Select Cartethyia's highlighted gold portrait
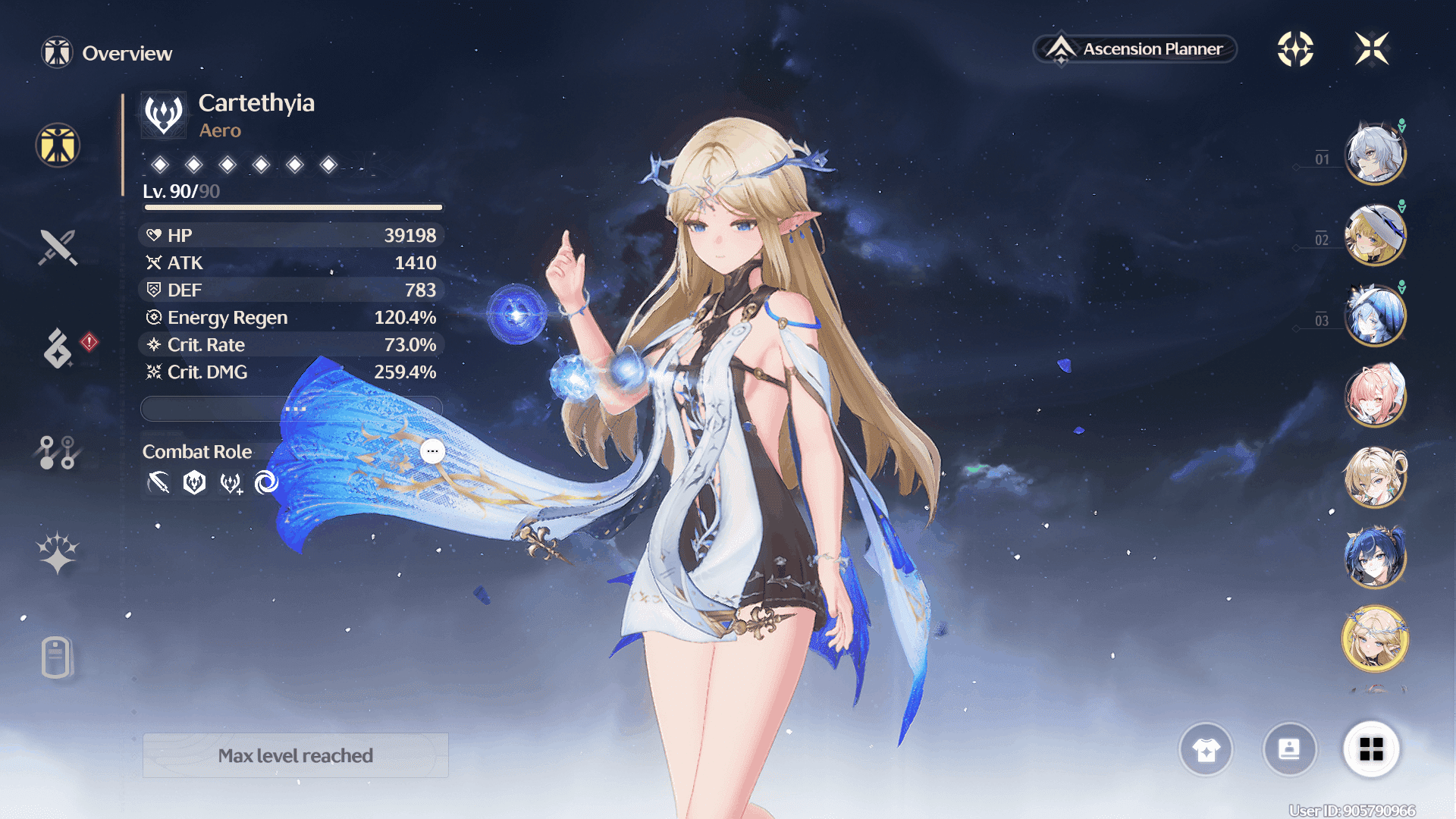The image size is (1456, 819). tap(1375, 639)
